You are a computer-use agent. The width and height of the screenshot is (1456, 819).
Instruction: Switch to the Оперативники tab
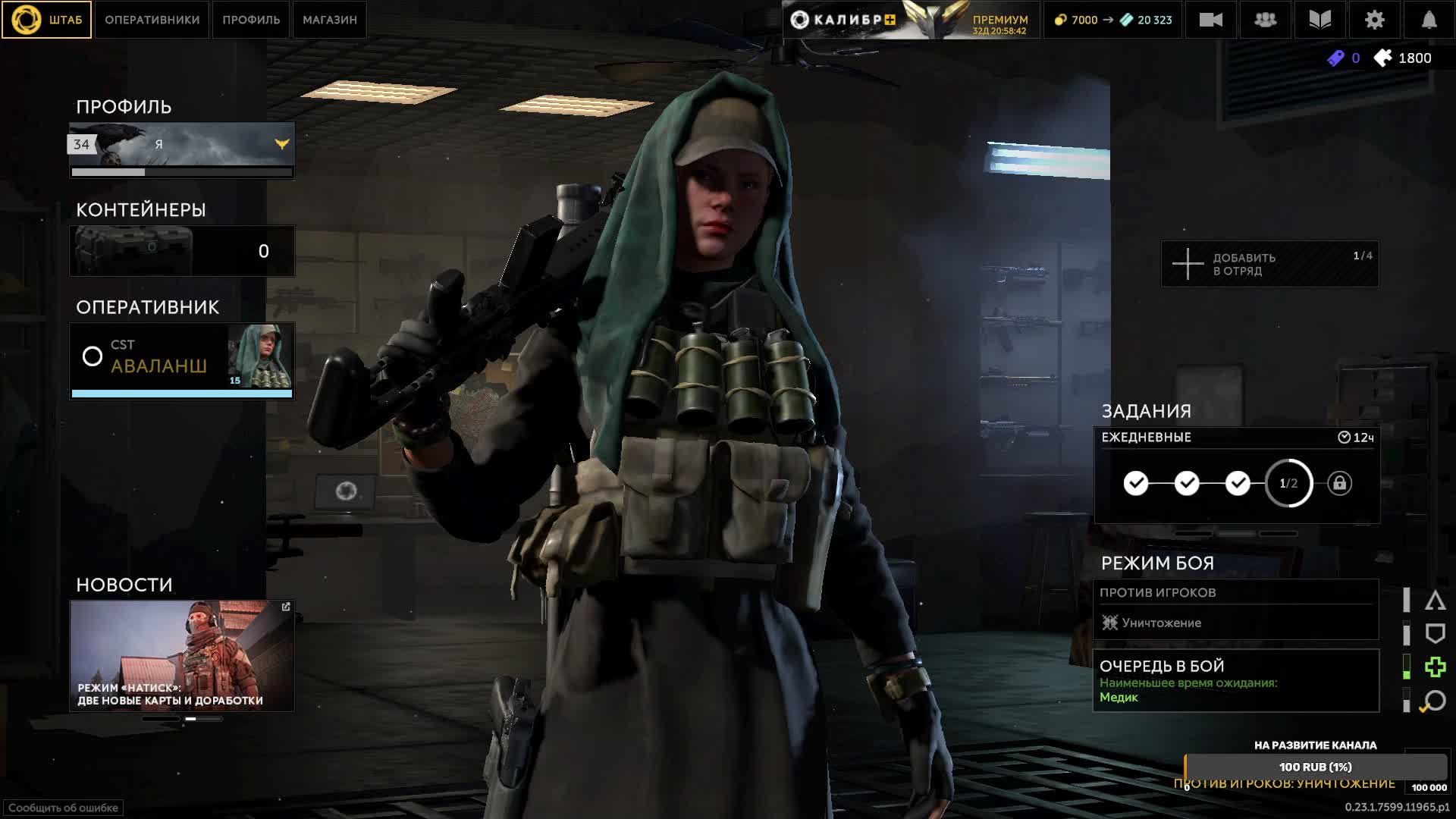pyautogui.click(x=152, y=20)
